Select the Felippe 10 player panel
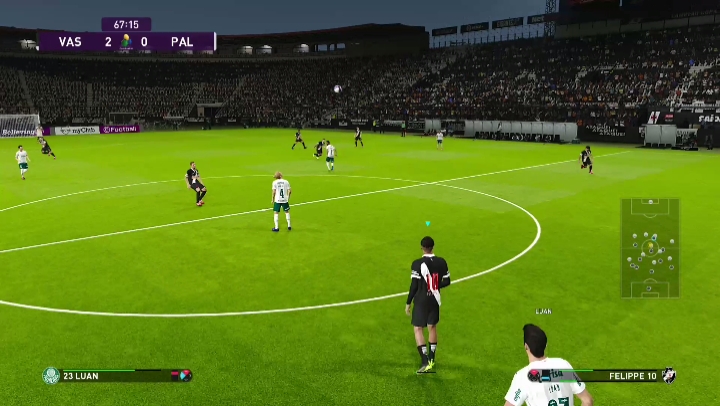 (x=604, y=375)
